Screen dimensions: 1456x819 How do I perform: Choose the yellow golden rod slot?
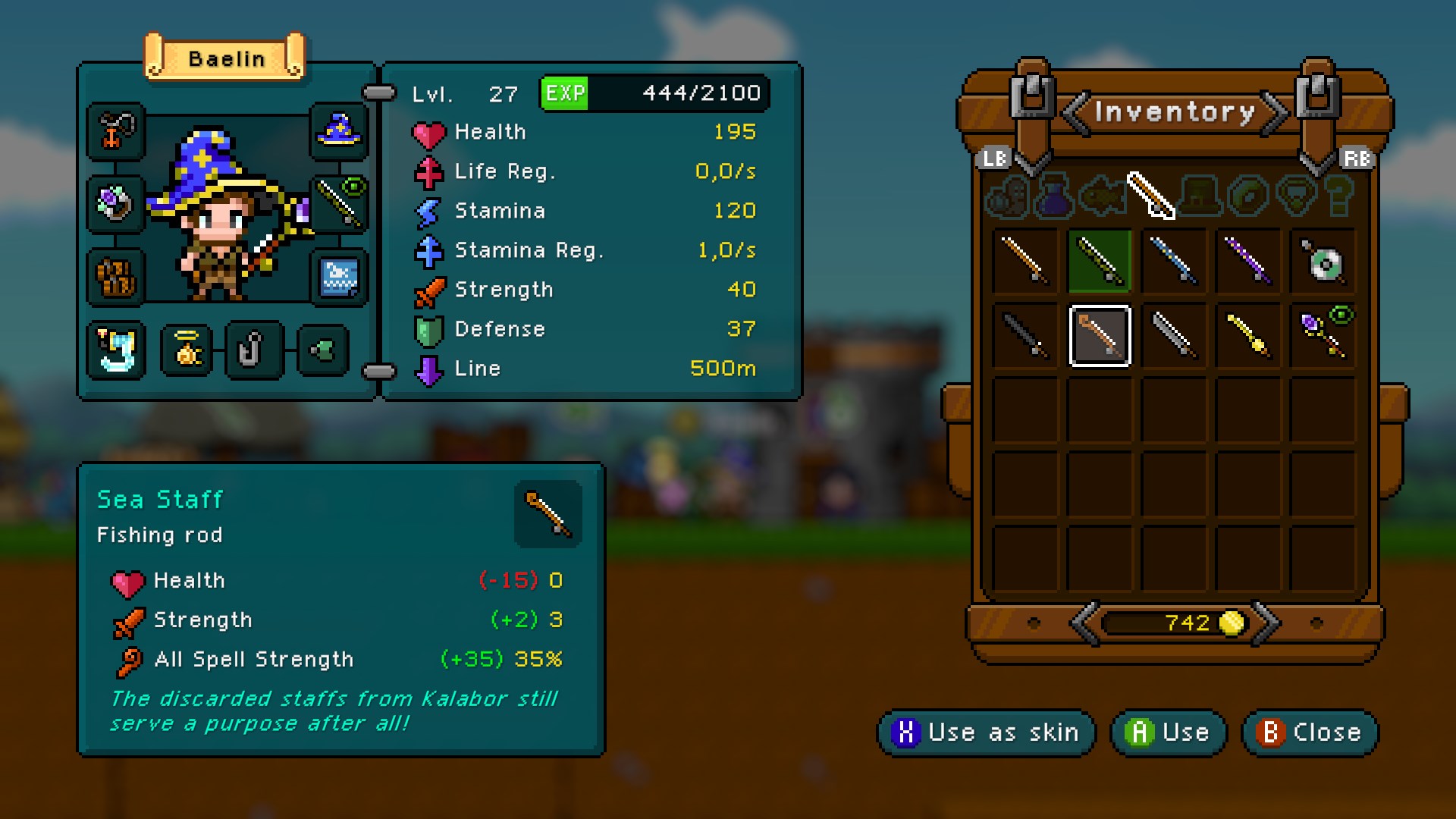click(1247, 336)
